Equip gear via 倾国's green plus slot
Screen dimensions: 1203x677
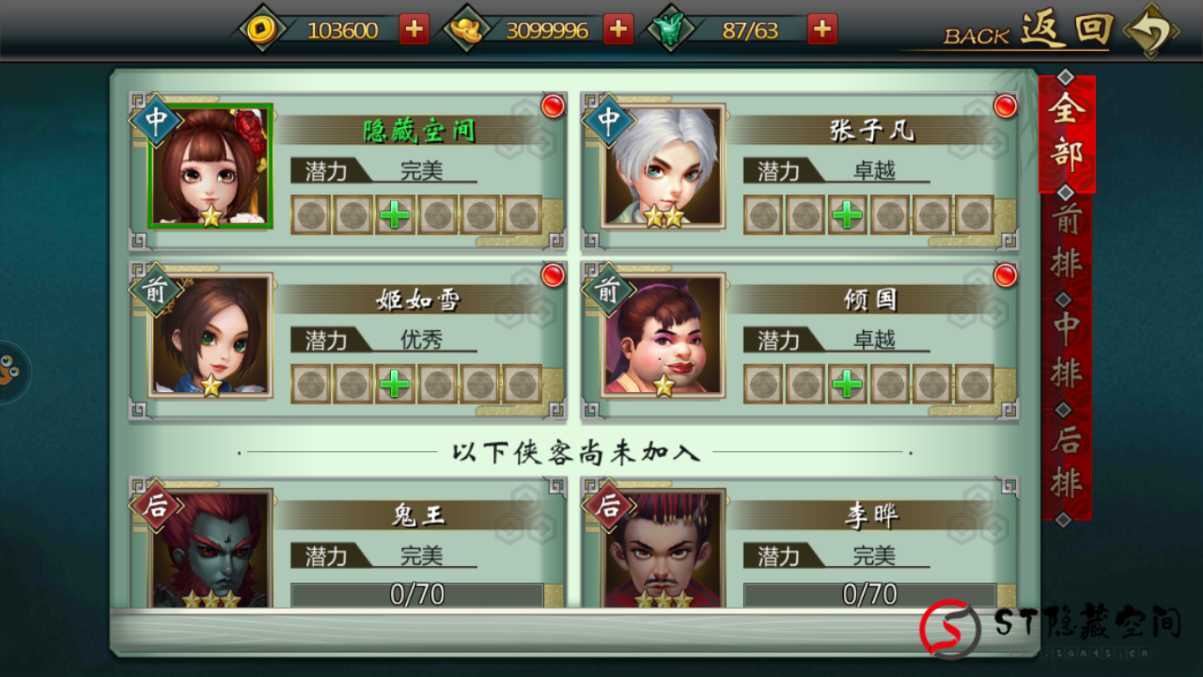point(848,384)
